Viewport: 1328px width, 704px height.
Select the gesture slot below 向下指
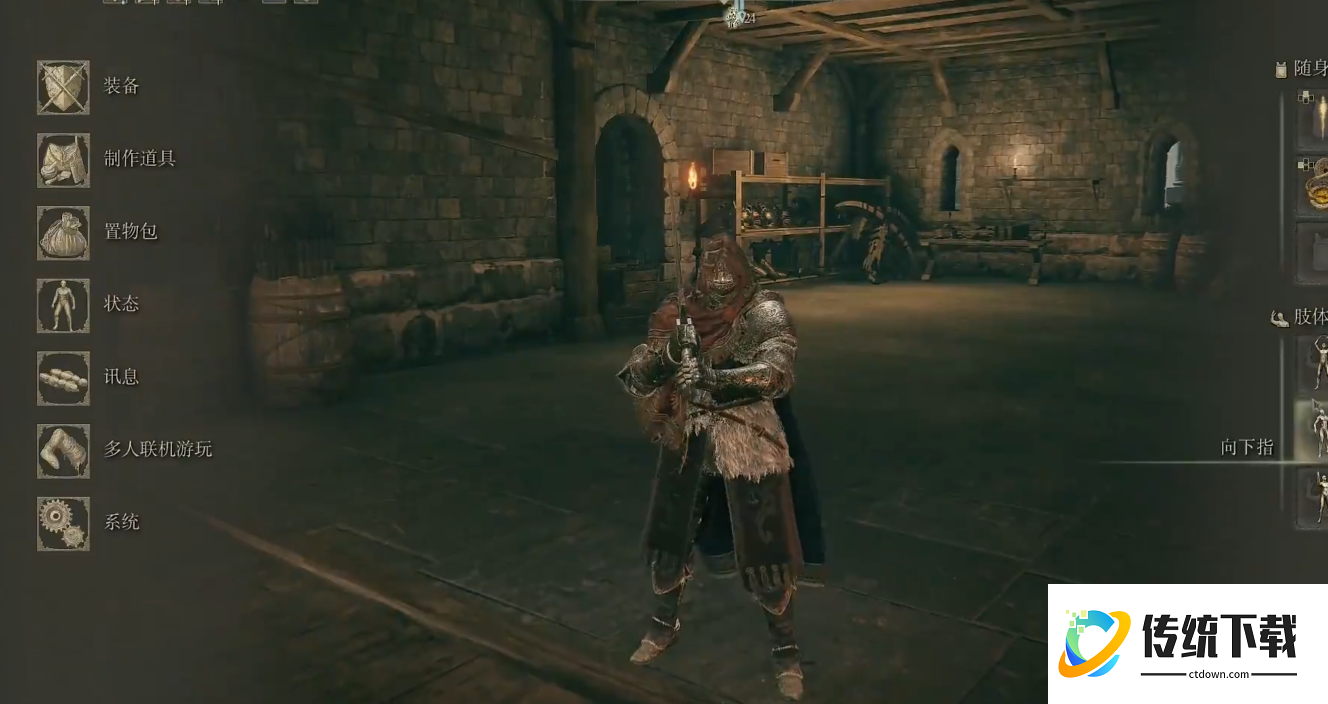click(1313, 498)
